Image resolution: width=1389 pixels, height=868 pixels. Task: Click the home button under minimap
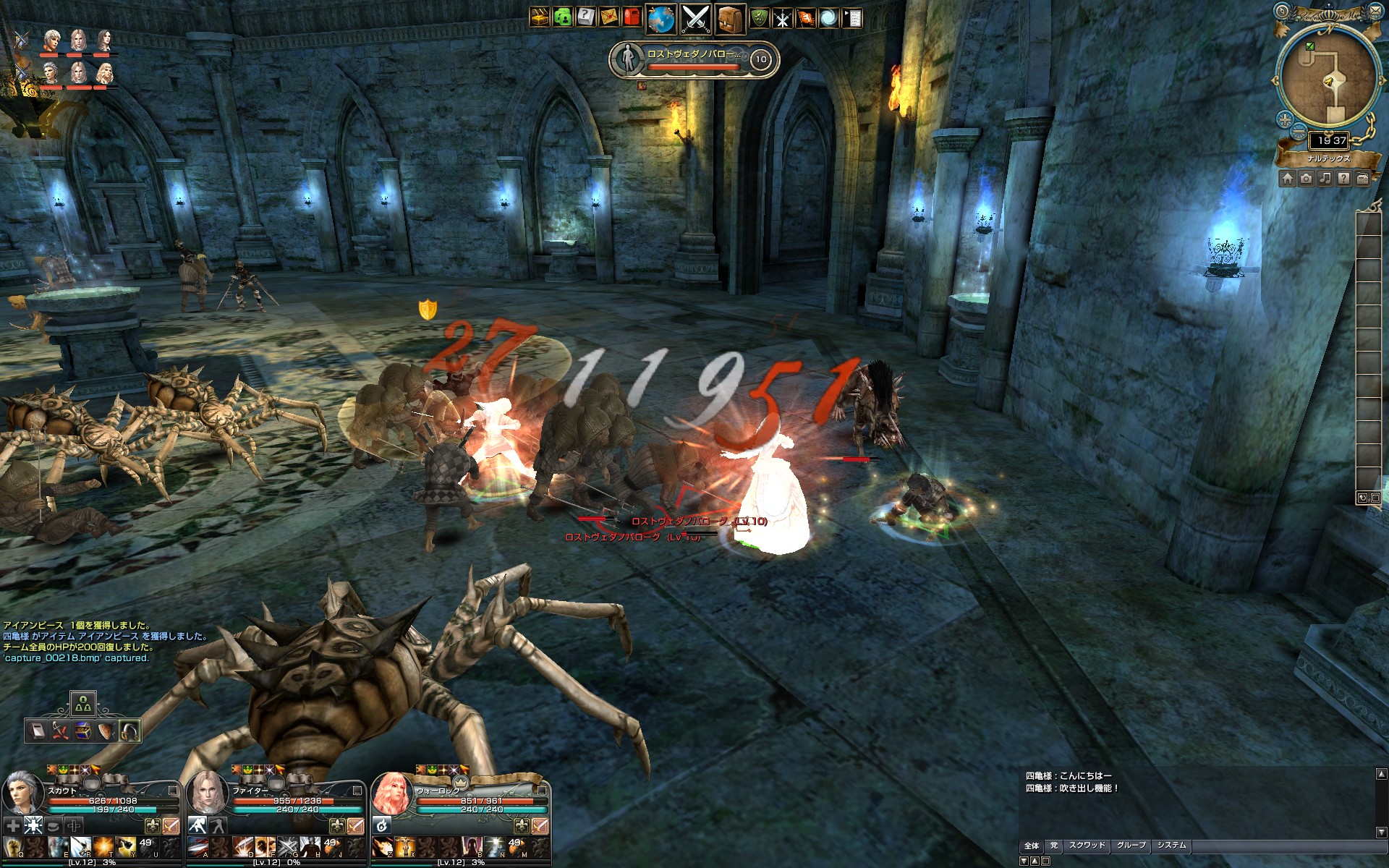pos(1288,179)
